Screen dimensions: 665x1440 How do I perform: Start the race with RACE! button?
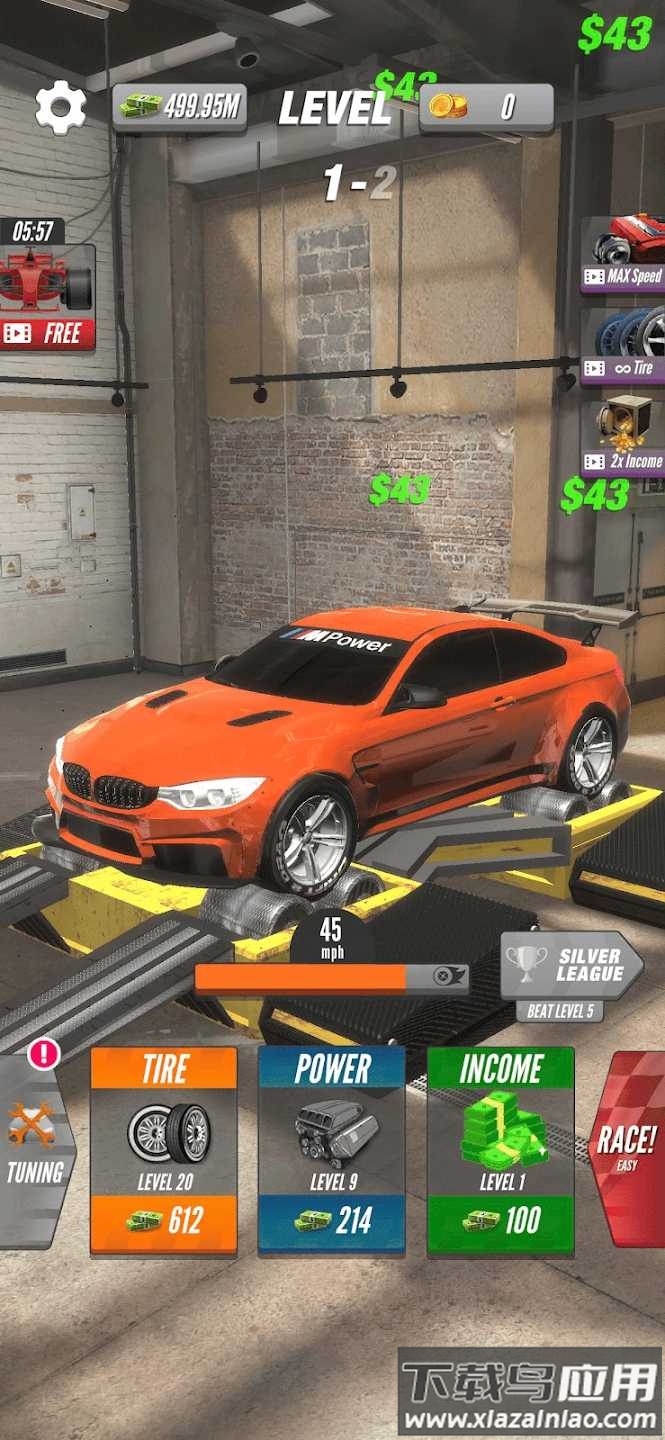(628, 1148)
